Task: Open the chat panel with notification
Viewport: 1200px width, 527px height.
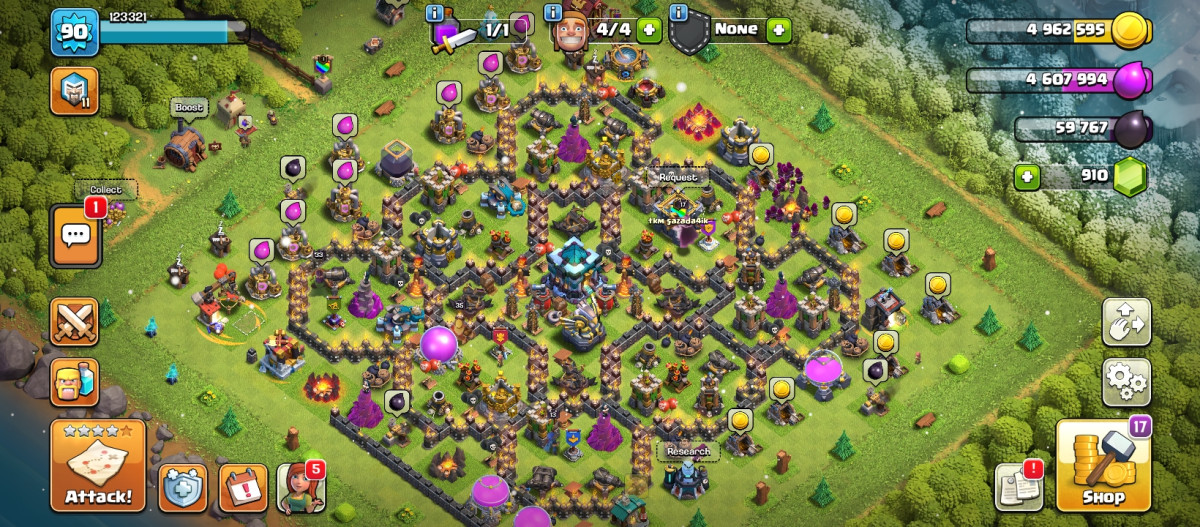Action: click(75, 236)
